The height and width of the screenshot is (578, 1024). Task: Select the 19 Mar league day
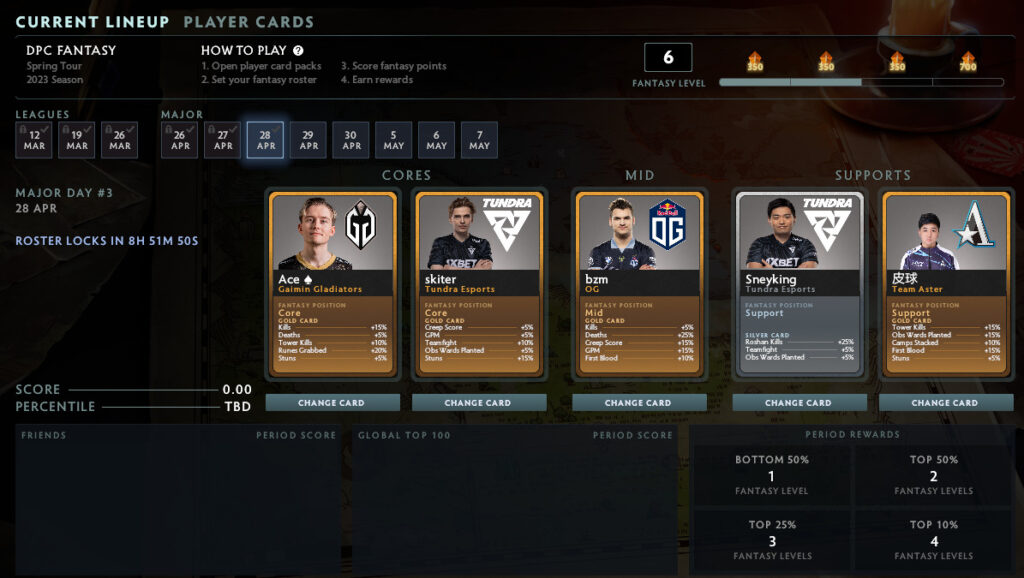[x=77, y=140]
